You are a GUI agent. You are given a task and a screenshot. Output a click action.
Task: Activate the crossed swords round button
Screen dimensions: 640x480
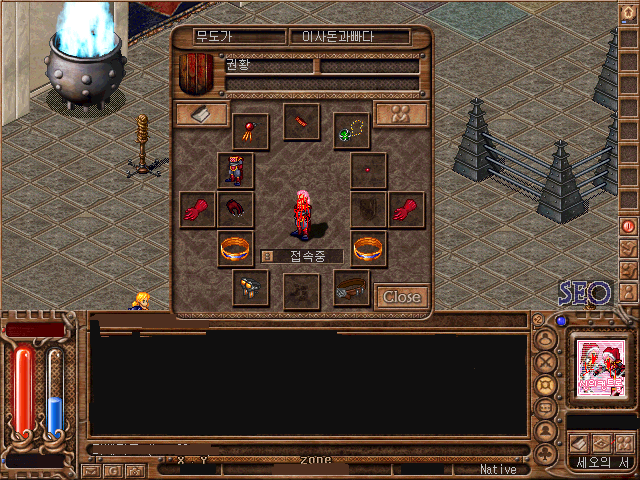547,361
